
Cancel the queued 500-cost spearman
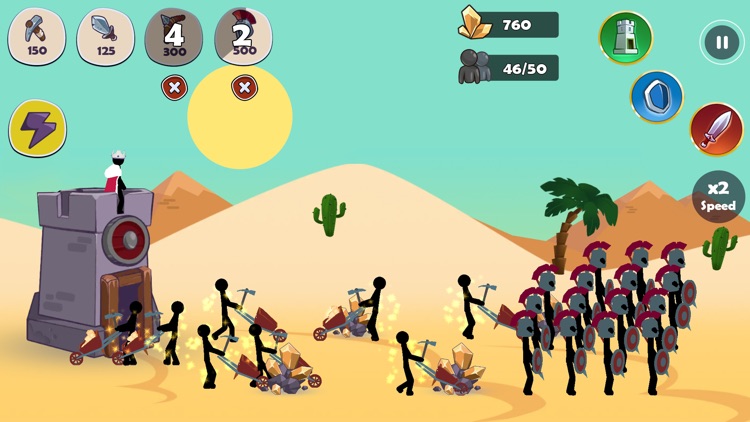click(x=244, y=88)
